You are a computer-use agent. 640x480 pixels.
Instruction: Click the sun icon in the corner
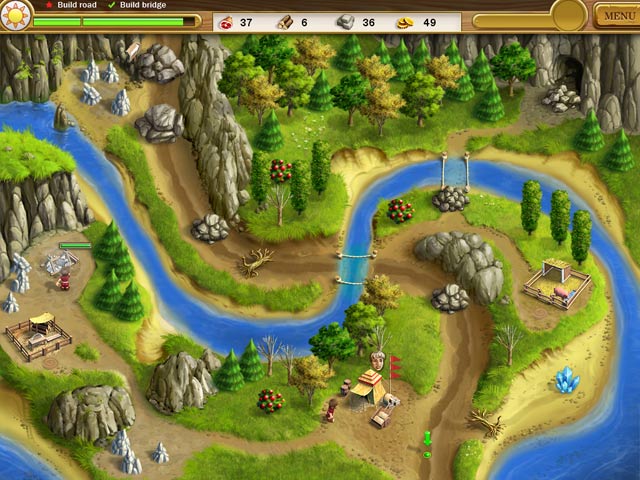[16, 13]
